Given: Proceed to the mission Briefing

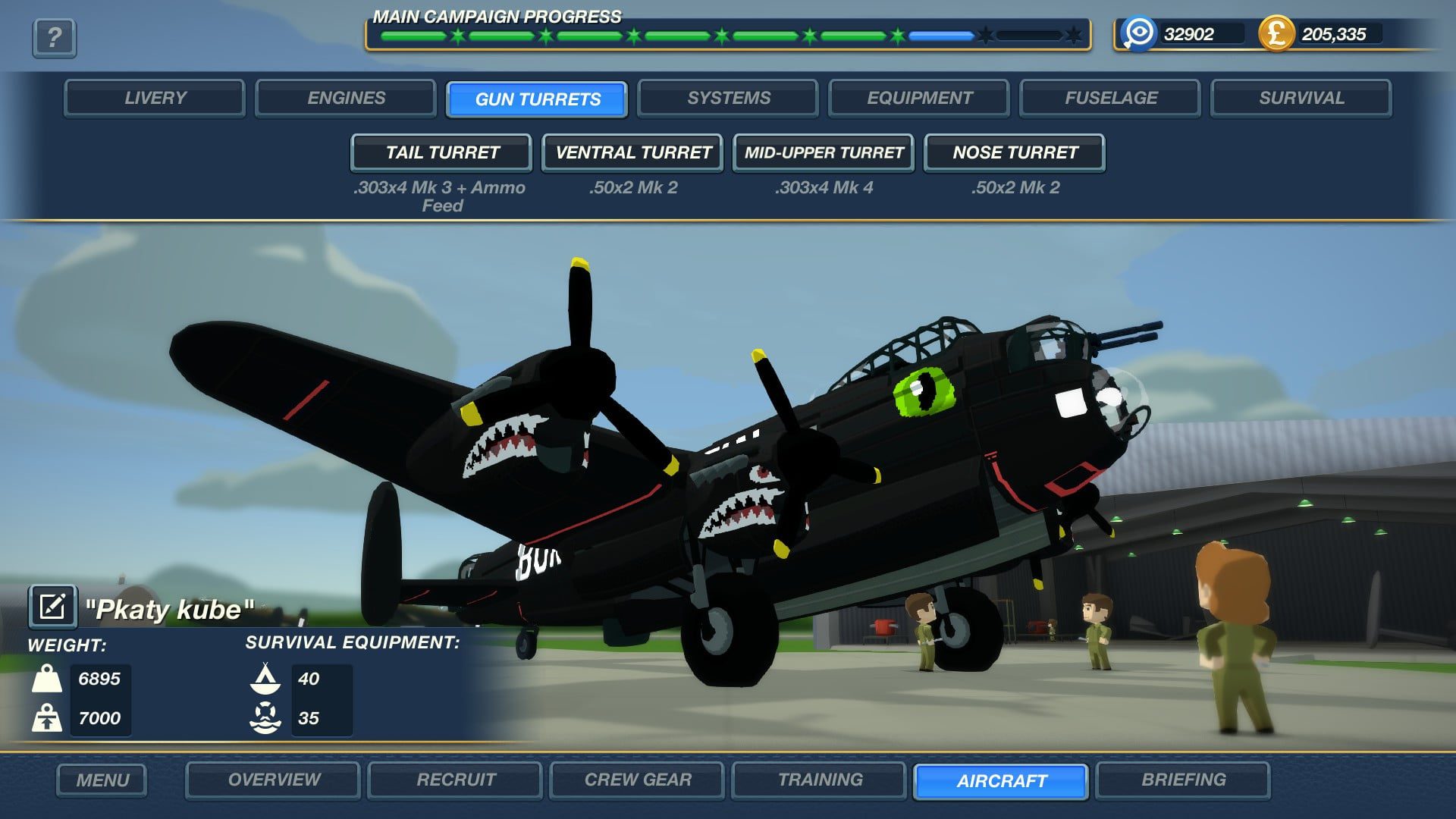Looking at the screenshot, I should pos(1183,780).
